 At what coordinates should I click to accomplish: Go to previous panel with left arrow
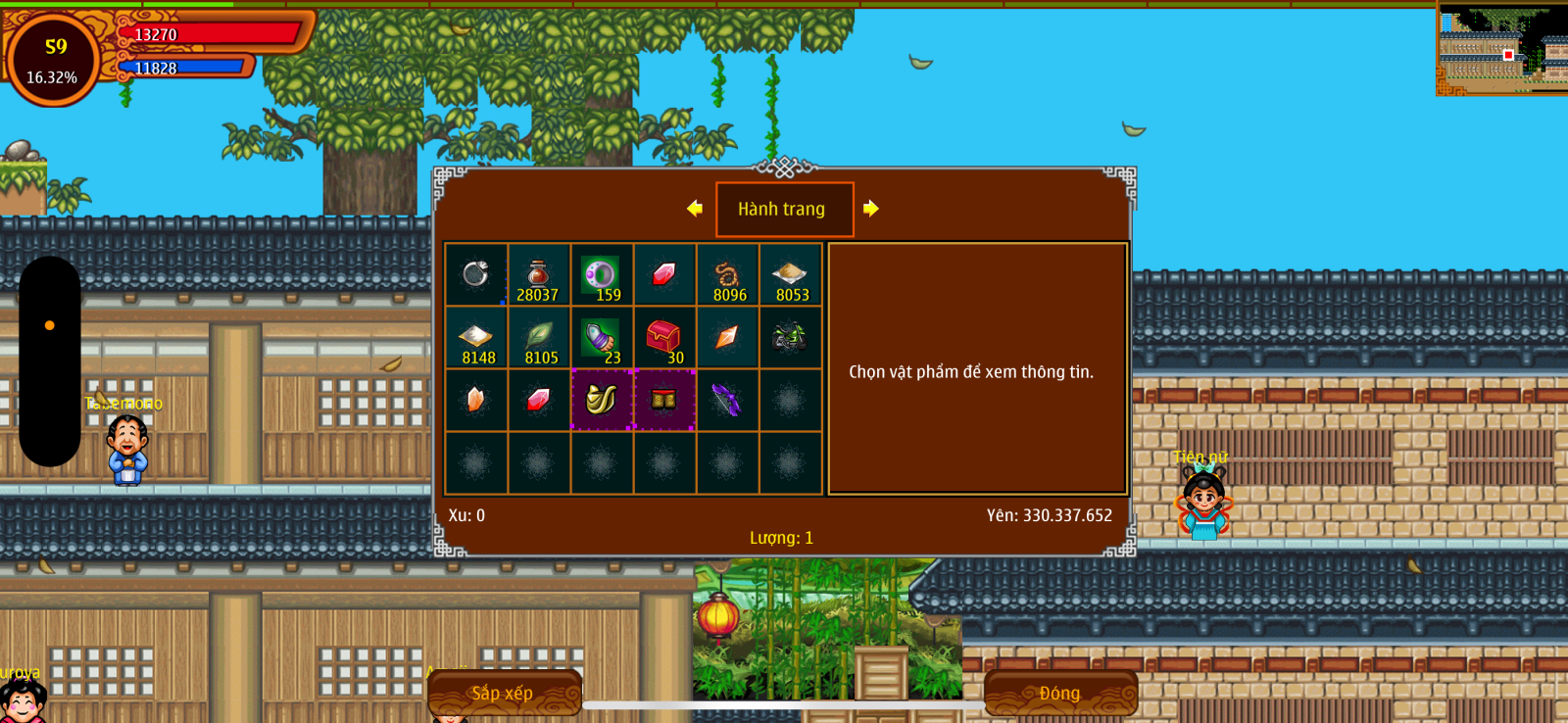pyautogui.click(x=695, y=209)
